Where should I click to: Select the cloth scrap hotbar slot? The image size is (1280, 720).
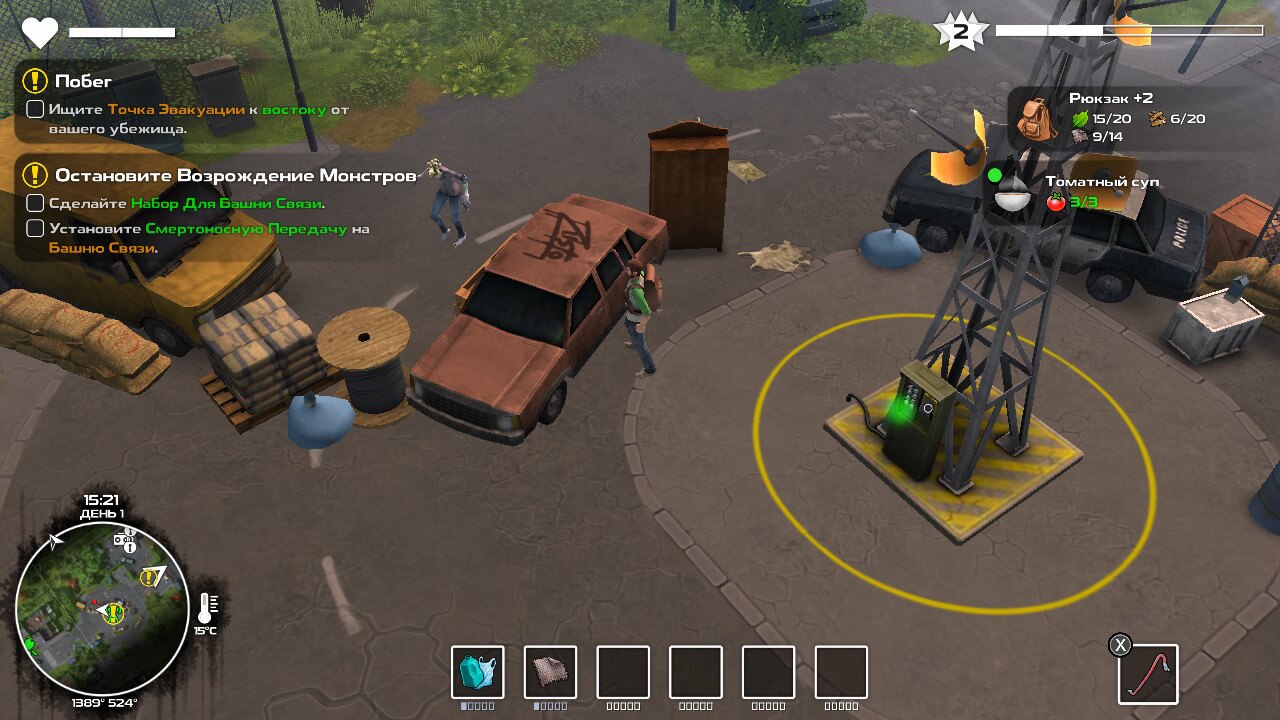point(550,672)
